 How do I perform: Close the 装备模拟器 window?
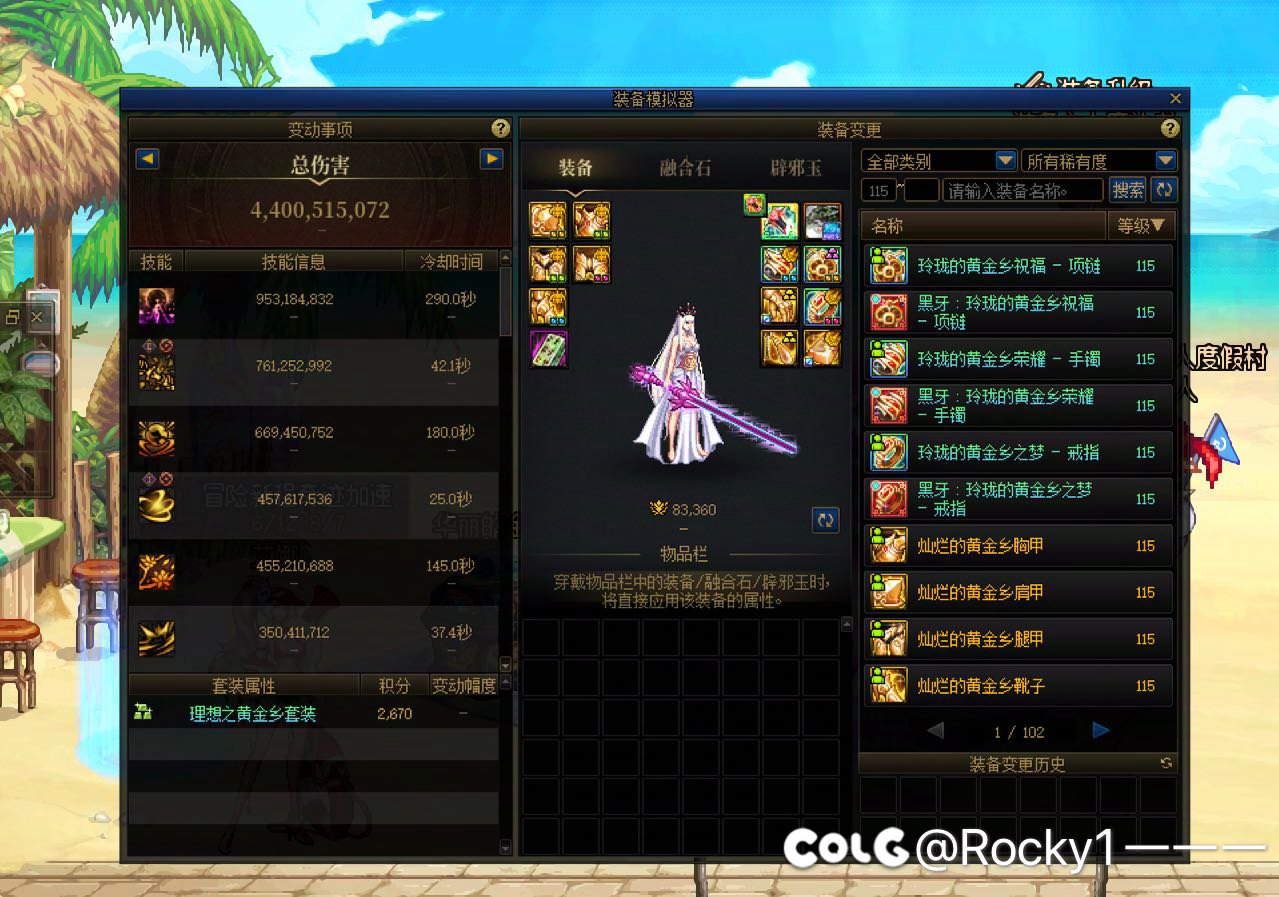click(x=1175, y=98)
